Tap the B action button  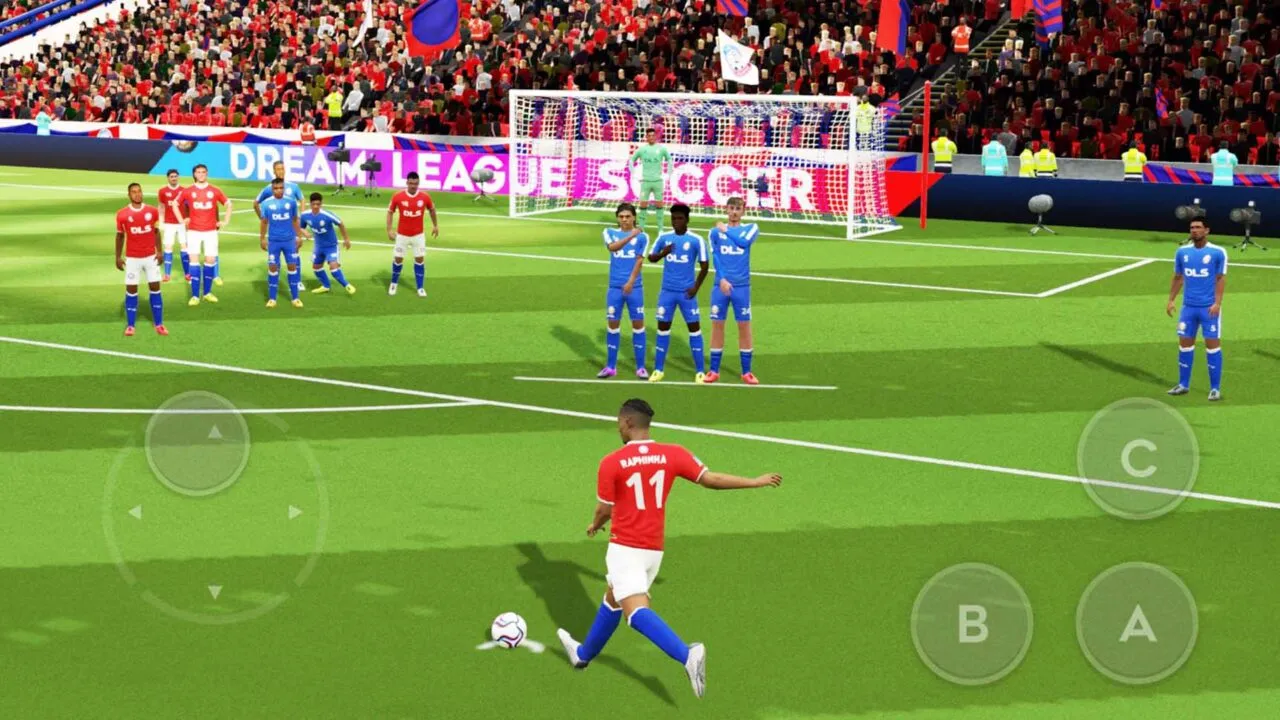pyautogui.click(x=971, y=624)
